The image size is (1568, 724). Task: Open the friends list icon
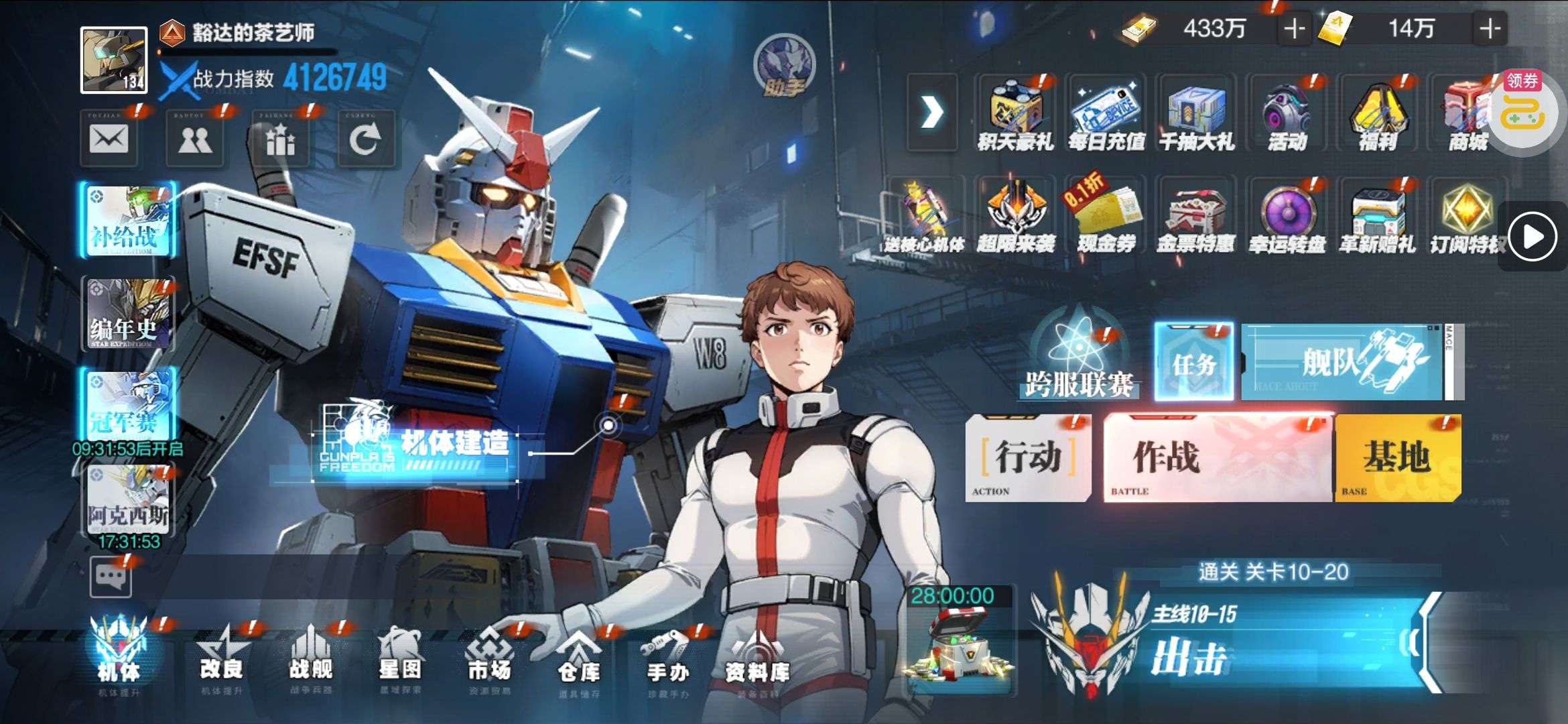[194, 139]
